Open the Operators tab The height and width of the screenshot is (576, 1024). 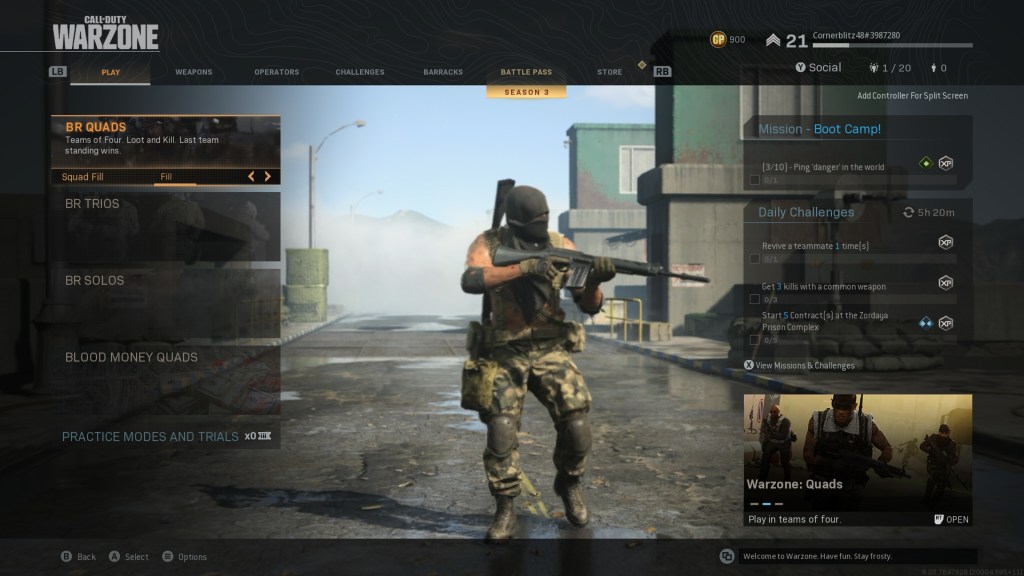(276, 72)
